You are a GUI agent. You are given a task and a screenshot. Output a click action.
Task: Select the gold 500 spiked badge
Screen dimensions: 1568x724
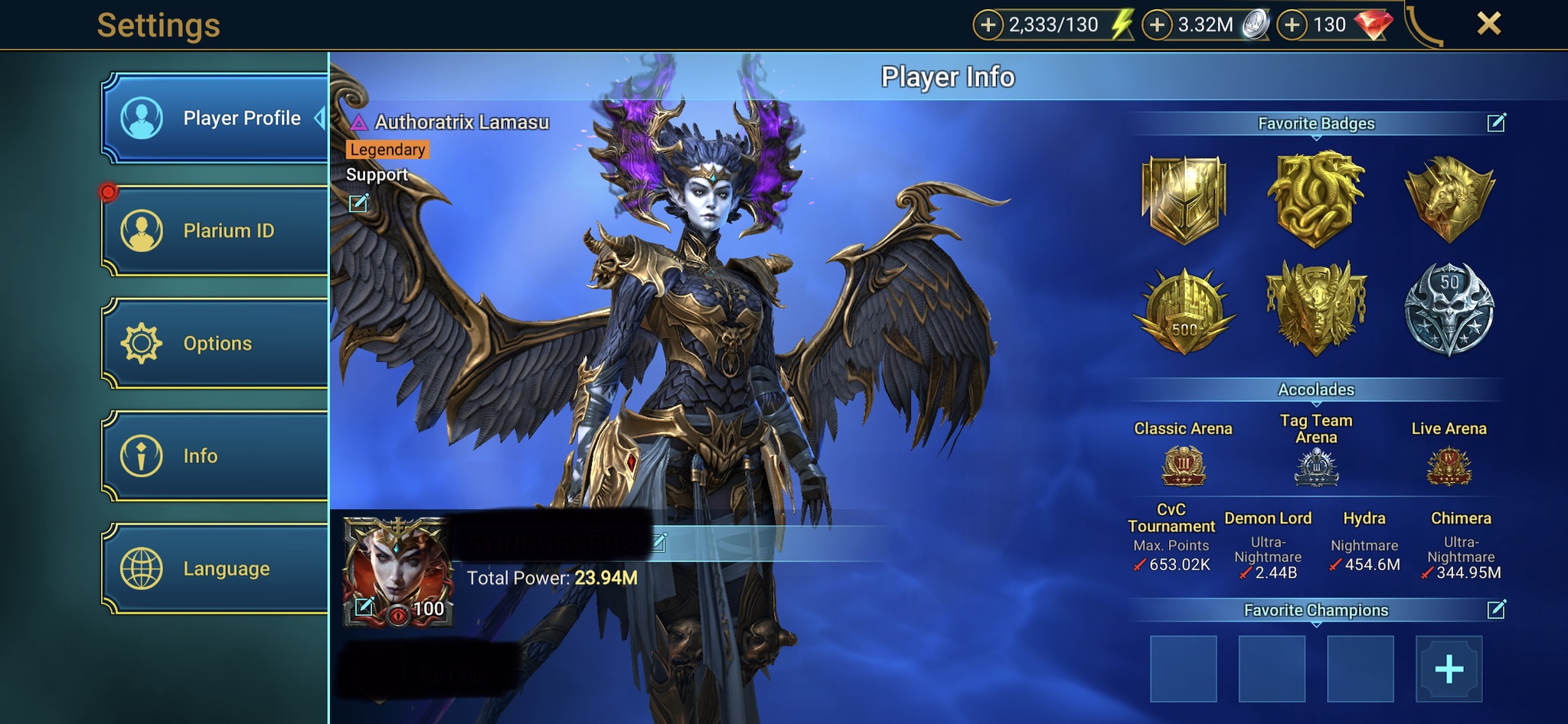point(1184,311)
